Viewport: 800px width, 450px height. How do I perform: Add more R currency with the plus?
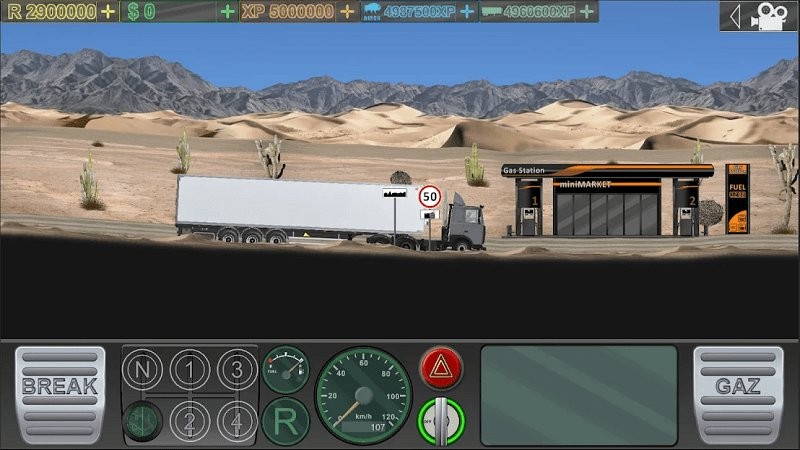[x=108, y=12]
